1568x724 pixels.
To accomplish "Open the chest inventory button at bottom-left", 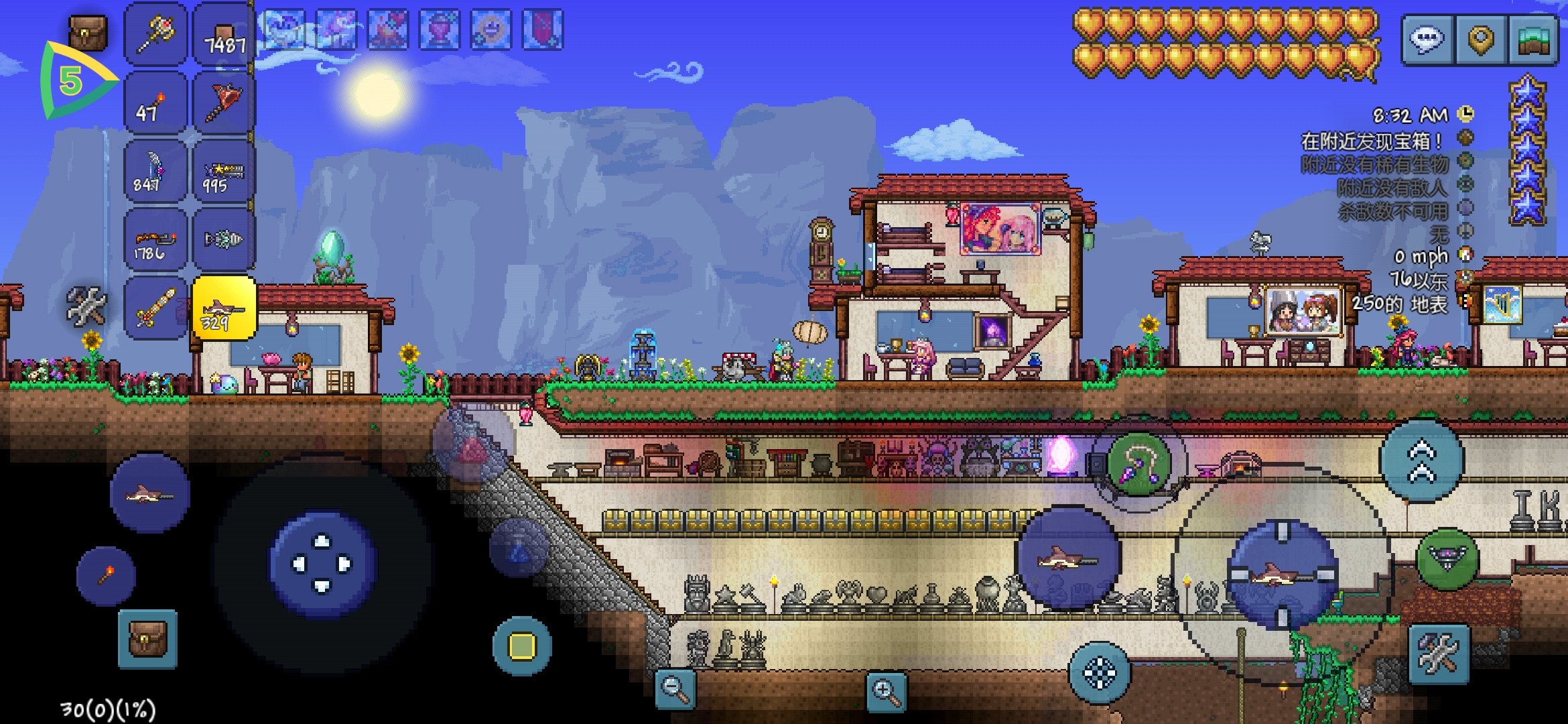I will pyautogui.click(x=147, y=640).
